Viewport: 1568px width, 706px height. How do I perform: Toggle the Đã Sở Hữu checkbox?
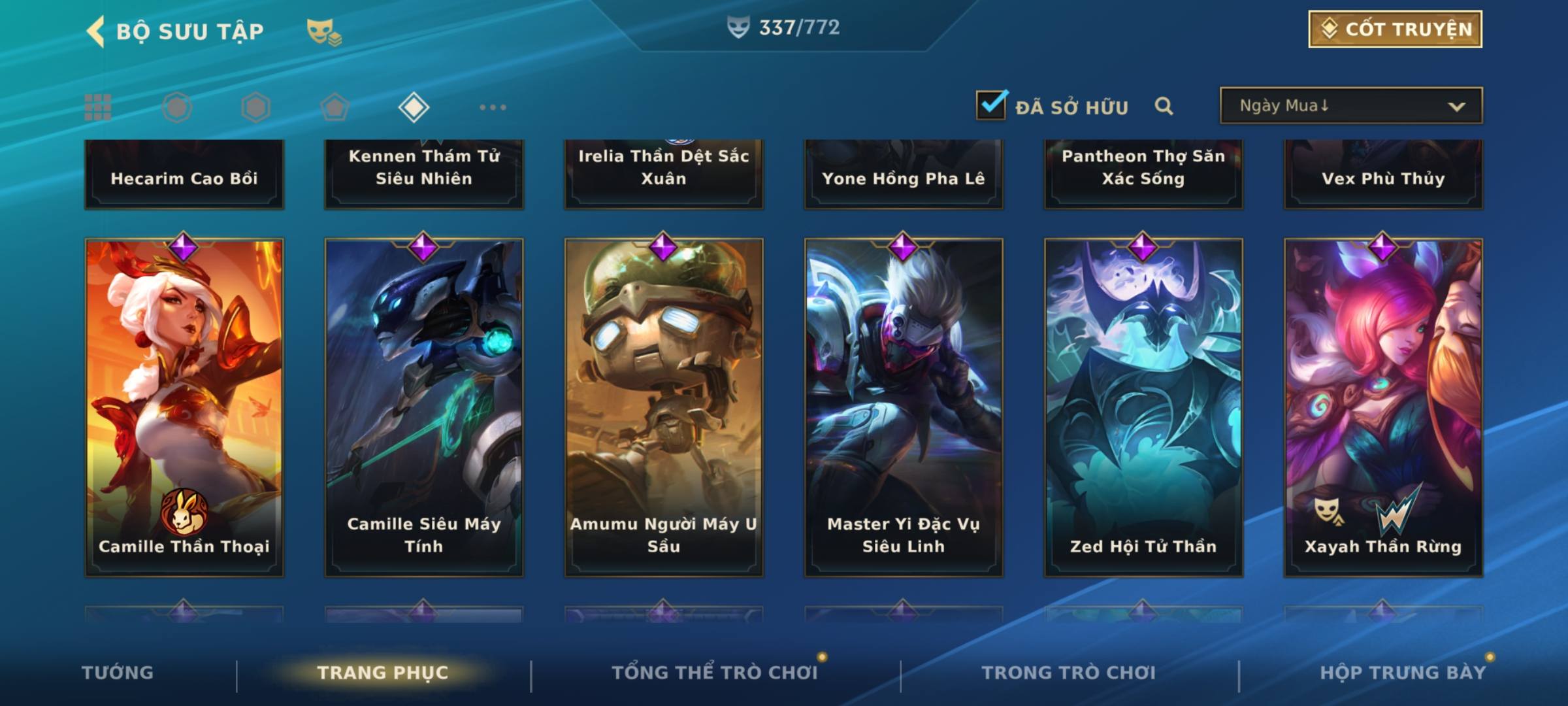click(991, 105)
